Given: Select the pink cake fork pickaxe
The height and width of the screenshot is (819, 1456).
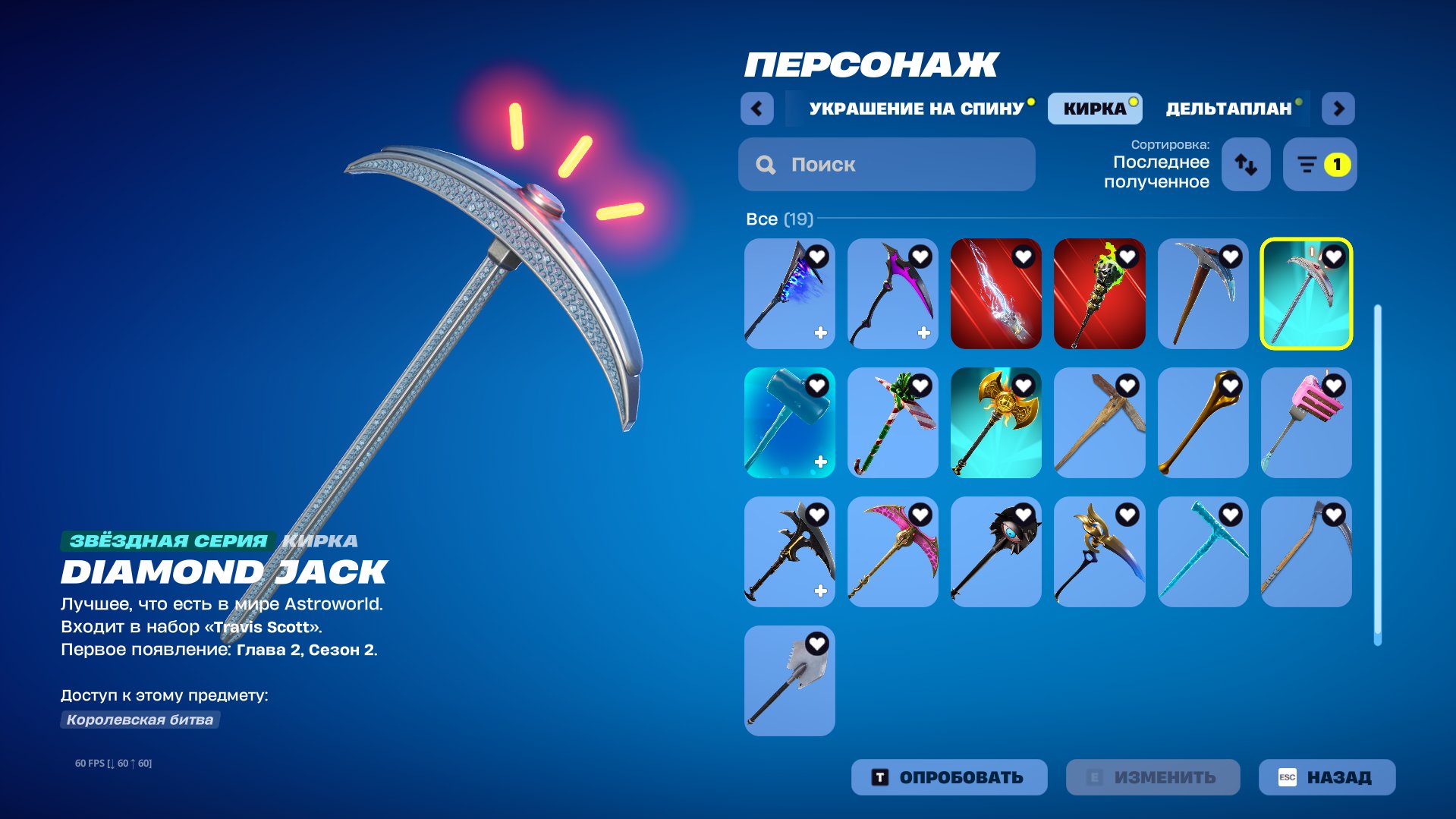Looking at the screenshot, I should [x=1307, y=423].
